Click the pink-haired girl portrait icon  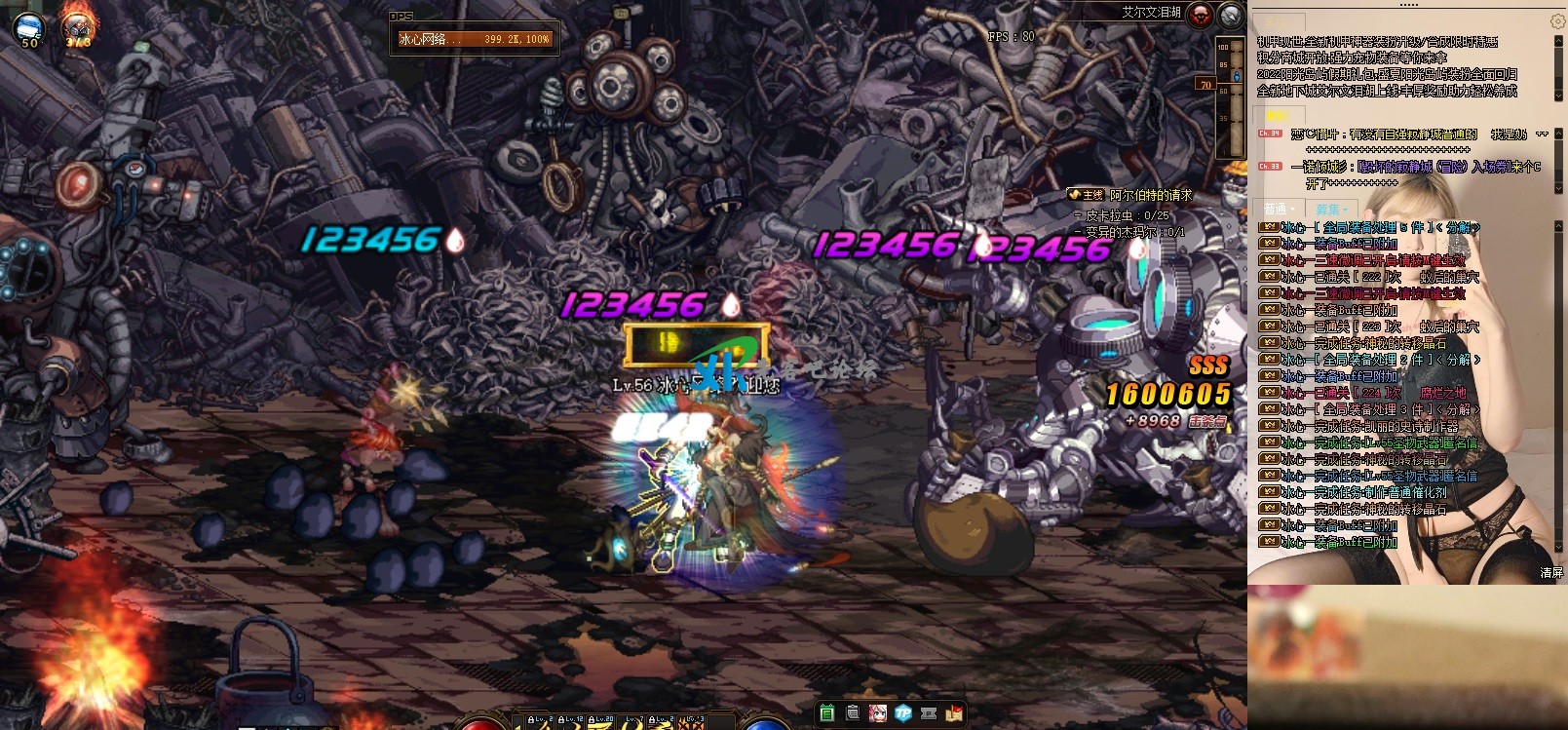(x=878, y=712)
